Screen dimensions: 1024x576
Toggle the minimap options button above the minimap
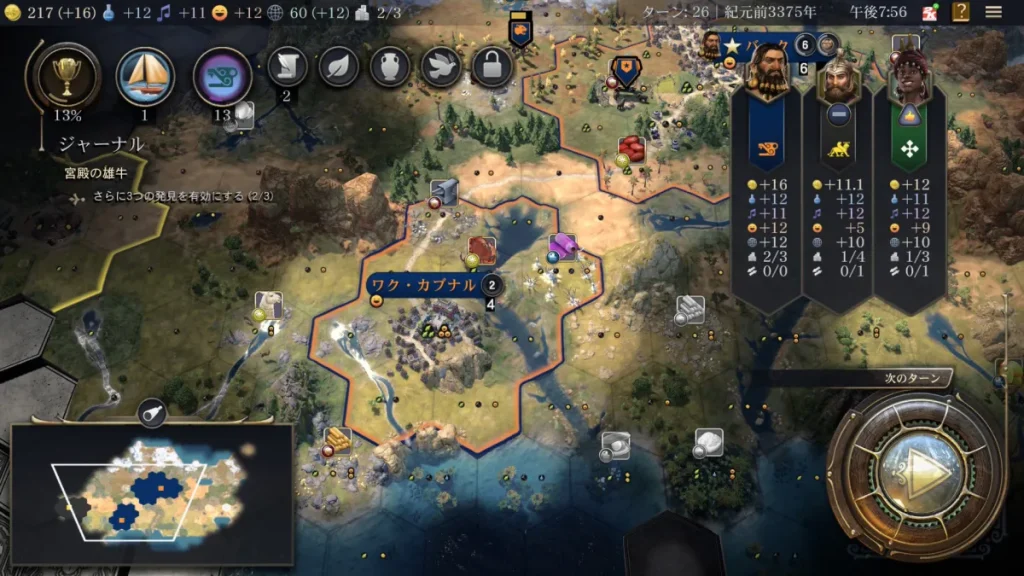coord(152,411)
